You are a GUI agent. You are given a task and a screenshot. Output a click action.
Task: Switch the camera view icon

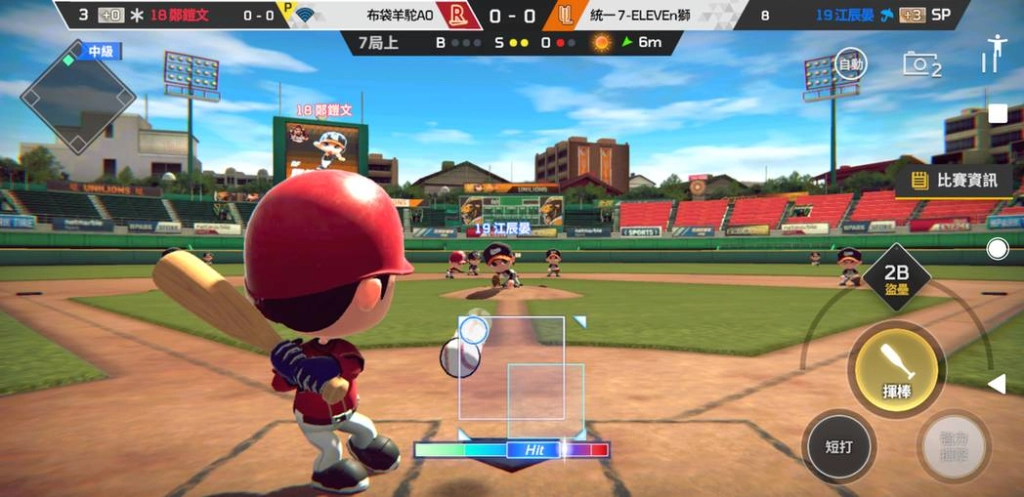click(921, 64)
